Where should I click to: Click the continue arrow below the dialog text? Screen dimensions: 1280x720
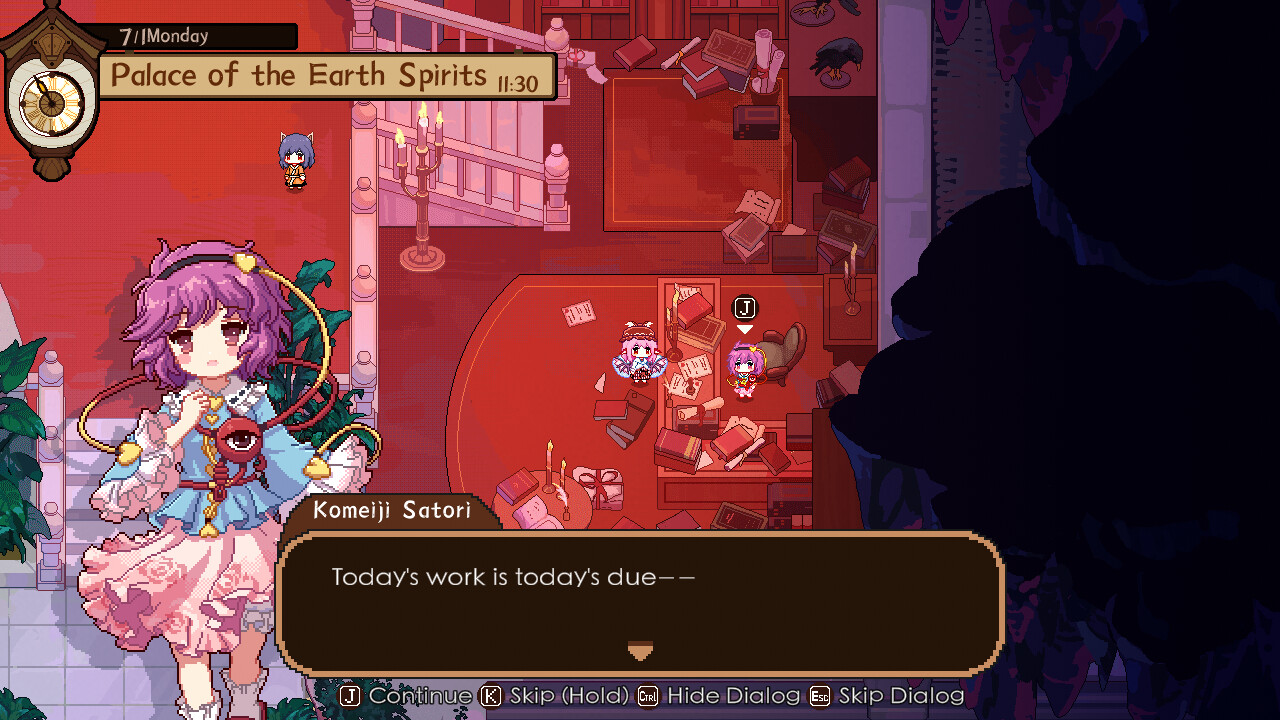coord(640,651)
